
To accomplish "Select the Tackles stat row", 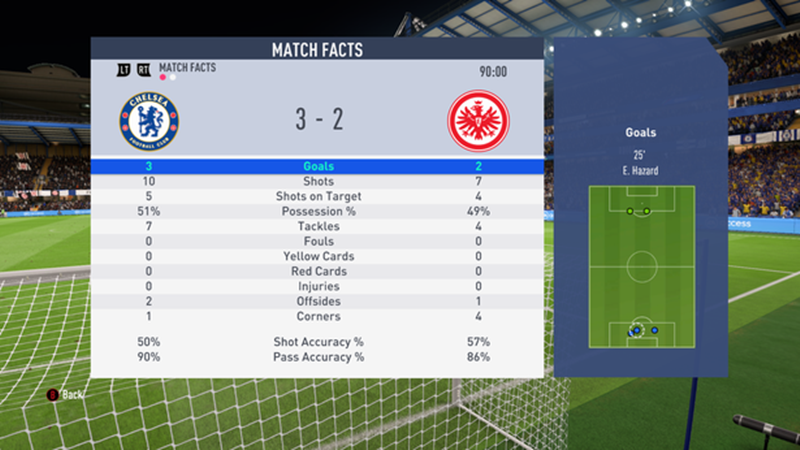I will pyautogui.click(x=318, y=226).
